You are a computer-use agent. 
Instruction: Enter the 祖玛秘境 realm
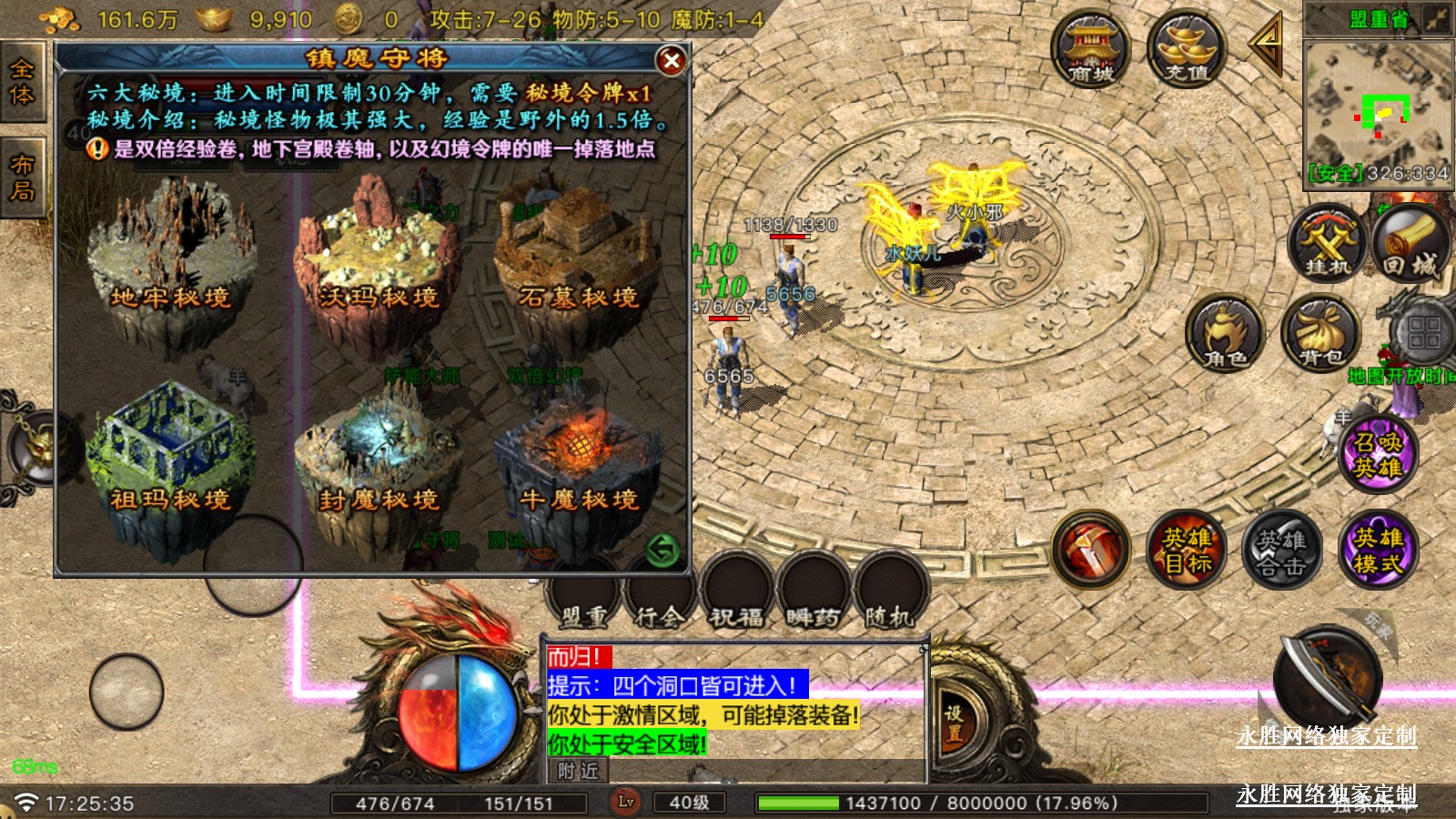pyautogui.click(x=170, y=460)
